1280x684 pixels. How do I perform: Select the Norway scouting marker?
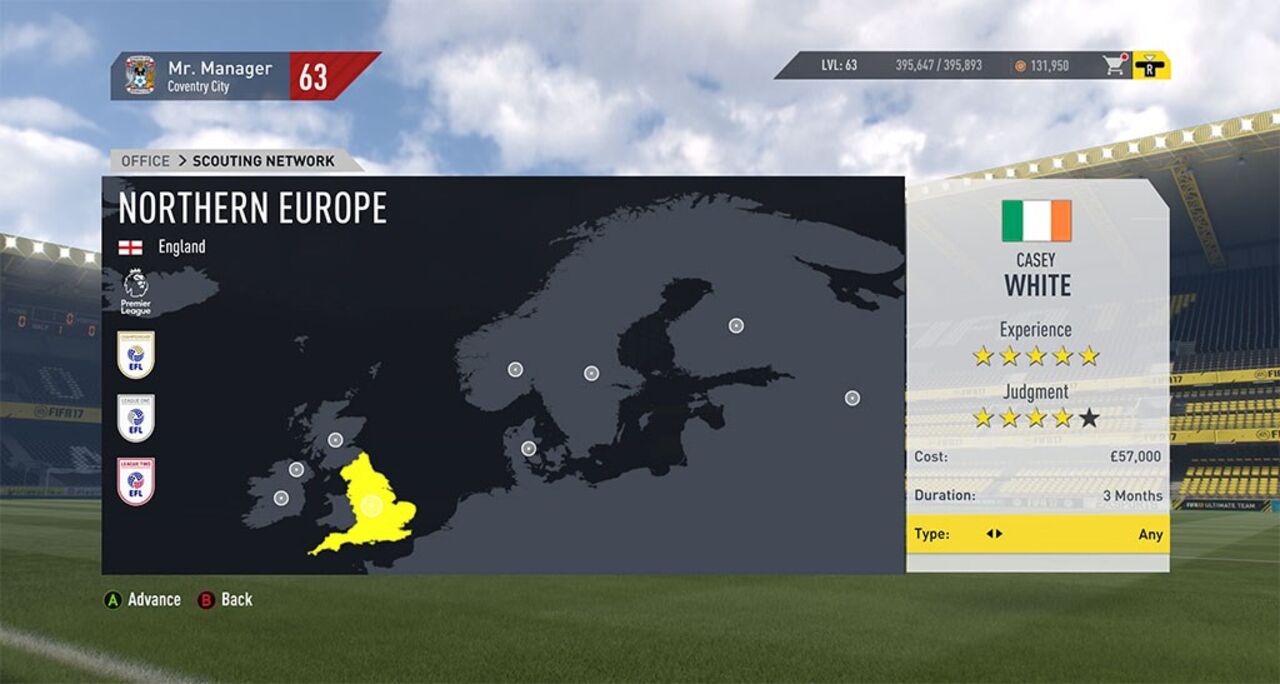(515, 370)
